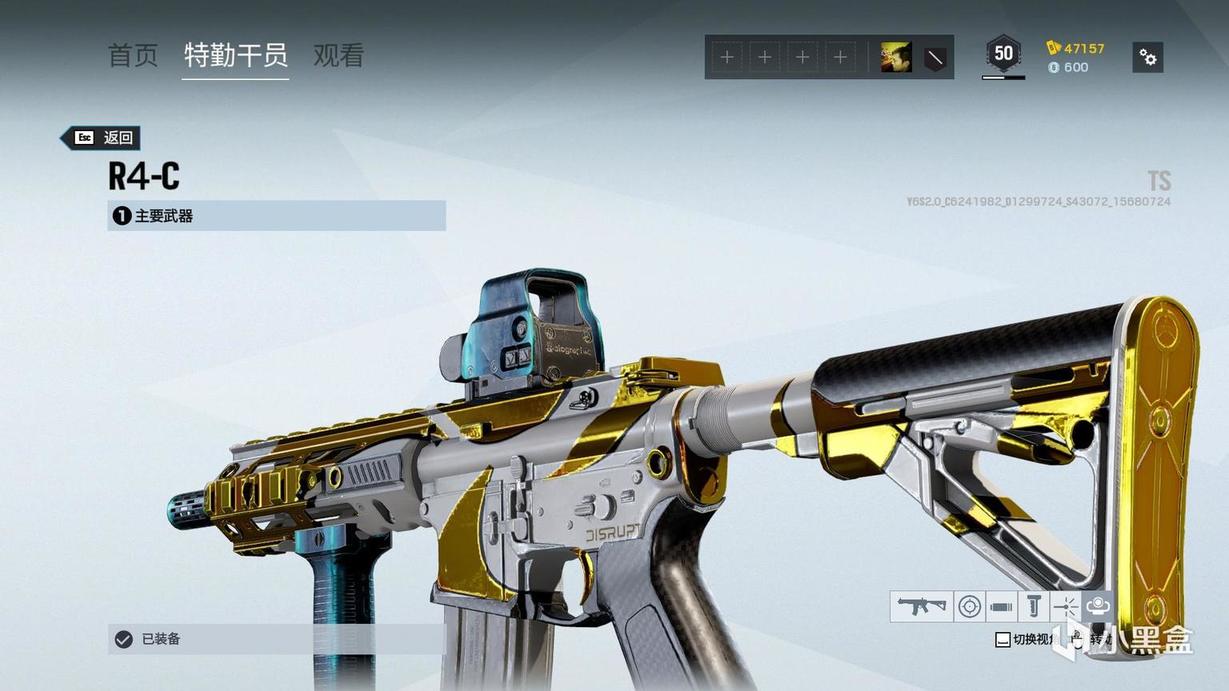1229x691 pixels.
Task: Click the 返回 back button
Action: [x=101, y=138]
